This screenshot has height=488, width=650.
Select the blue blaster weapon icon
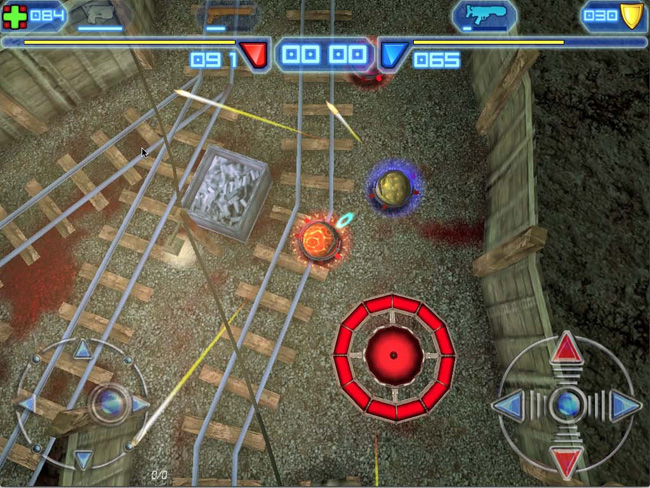[x=484, y=14]
